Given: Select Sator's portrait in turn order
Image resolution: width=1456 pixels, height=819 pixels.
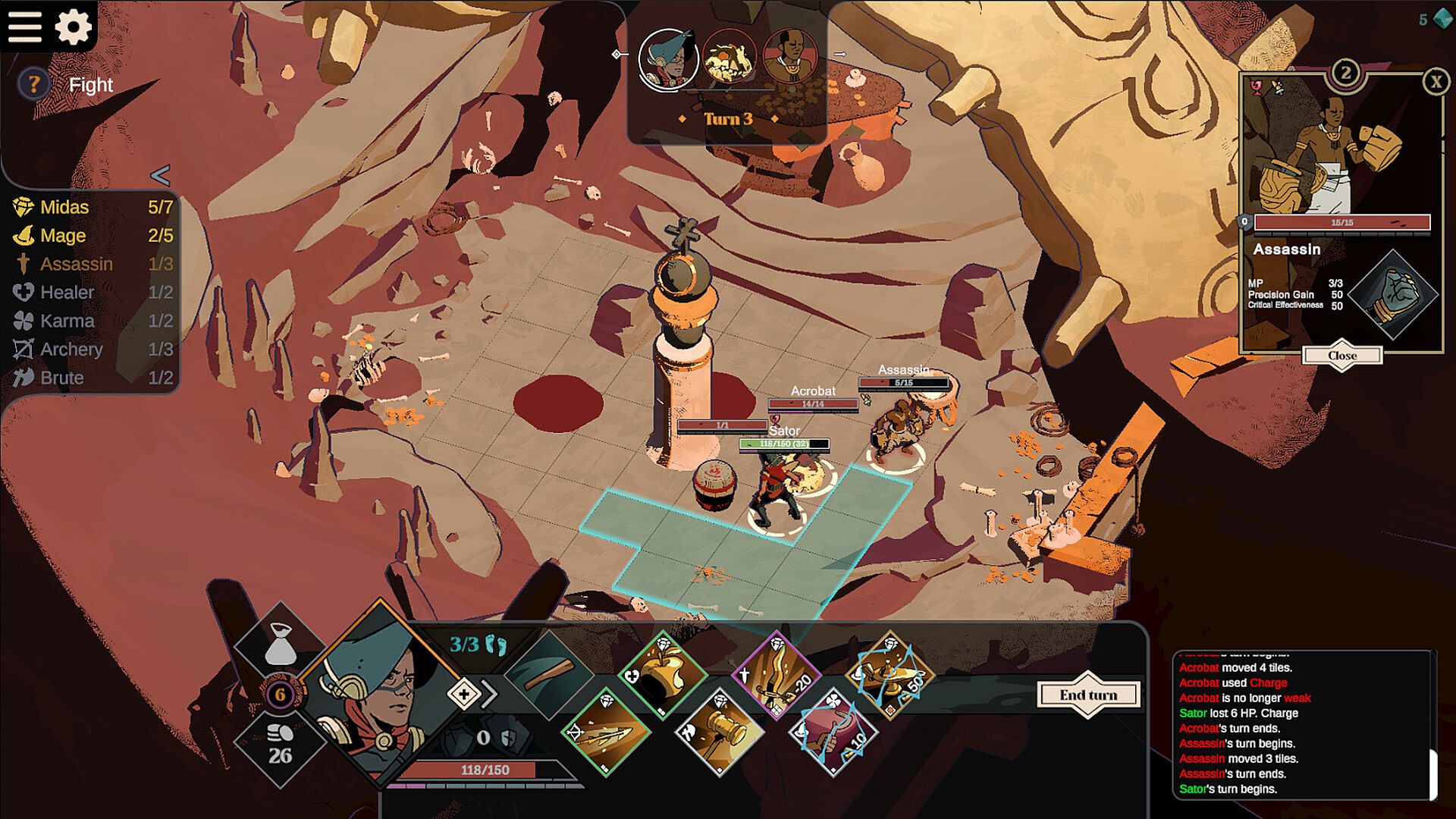Looking at the screenshot, I should click(668, 59).
